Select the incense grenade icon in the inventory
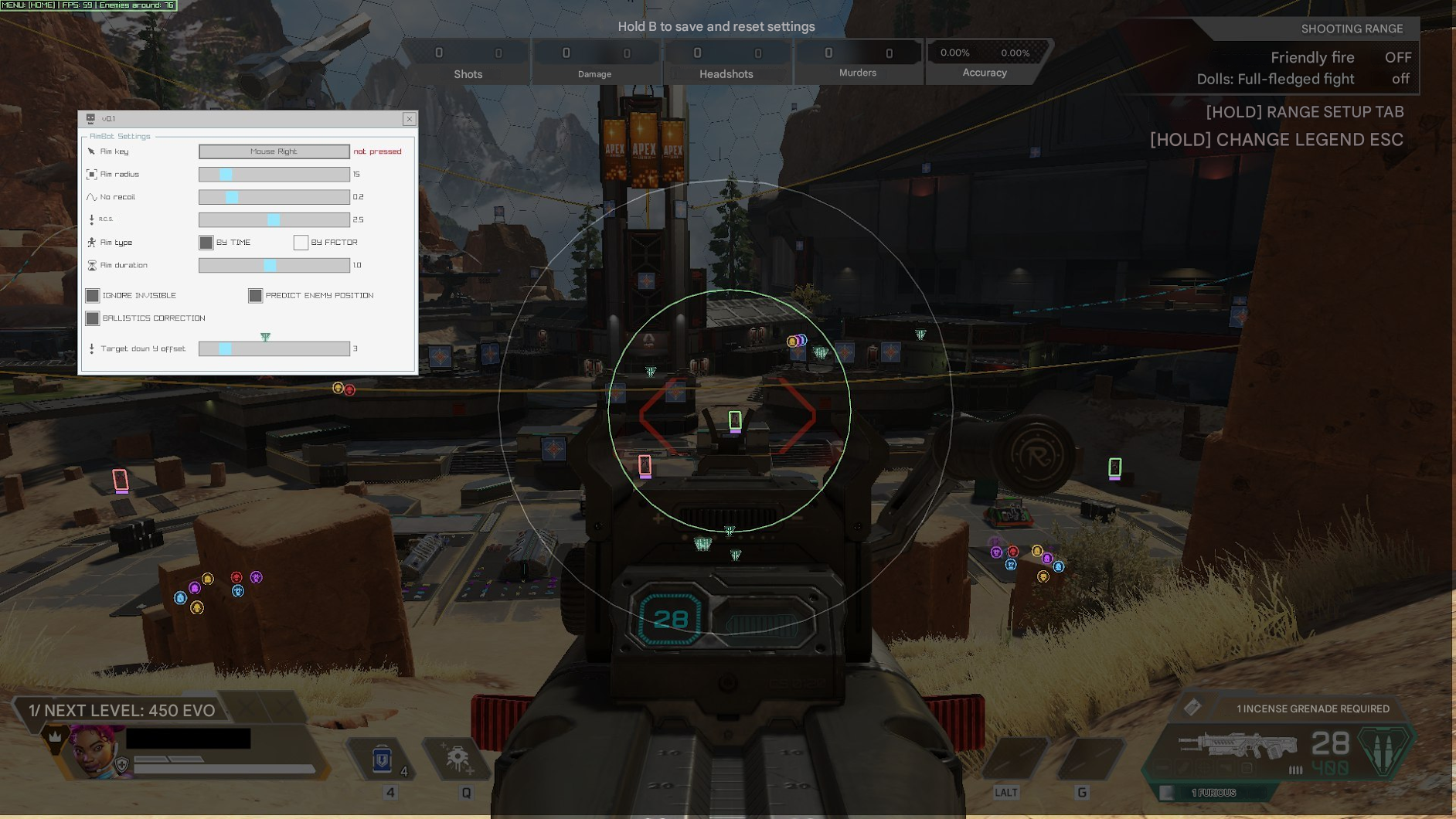1456x819 pixels. coord(1194,707)
